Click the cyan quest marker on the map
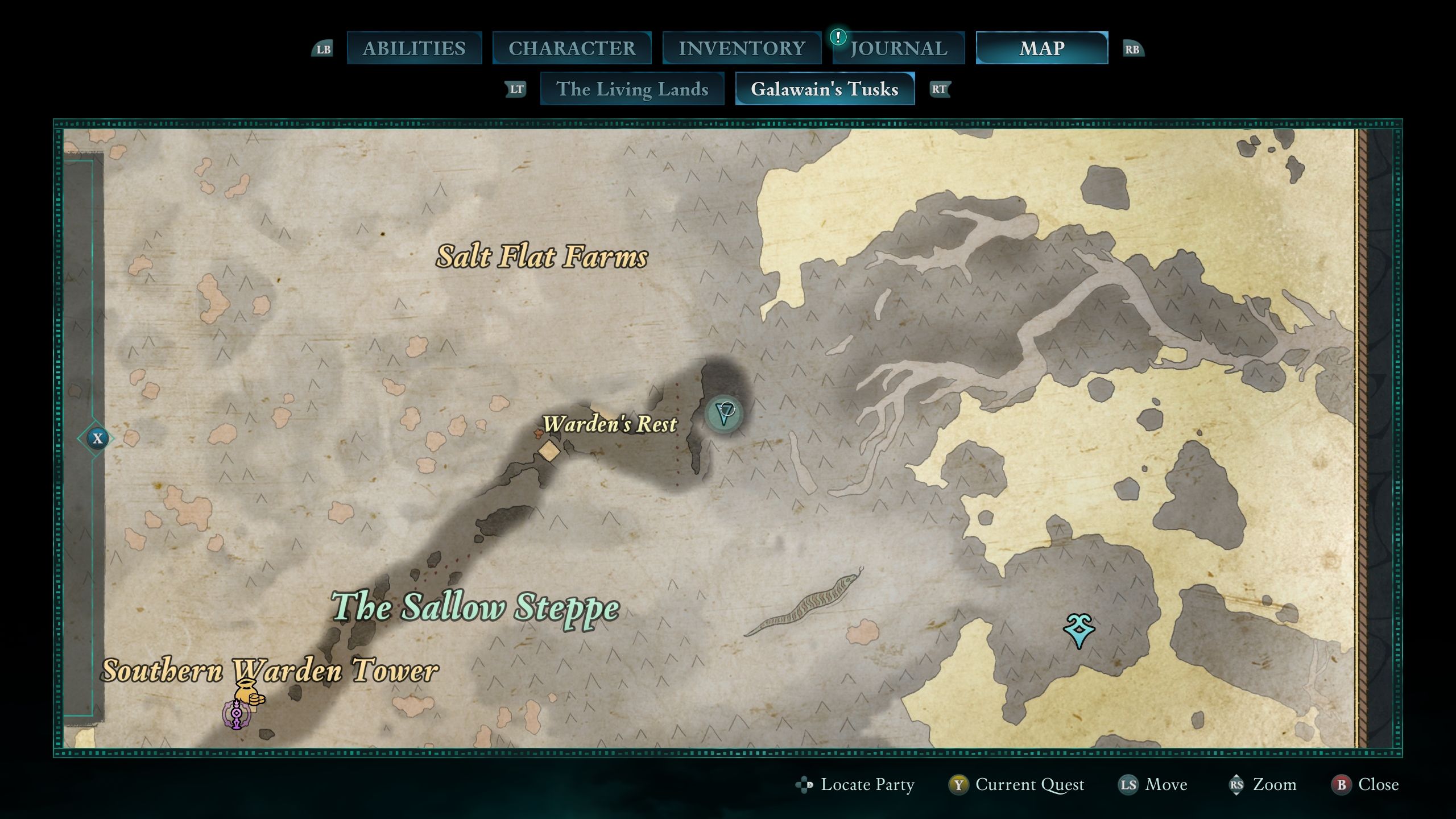 click(x=1079, y=630)
